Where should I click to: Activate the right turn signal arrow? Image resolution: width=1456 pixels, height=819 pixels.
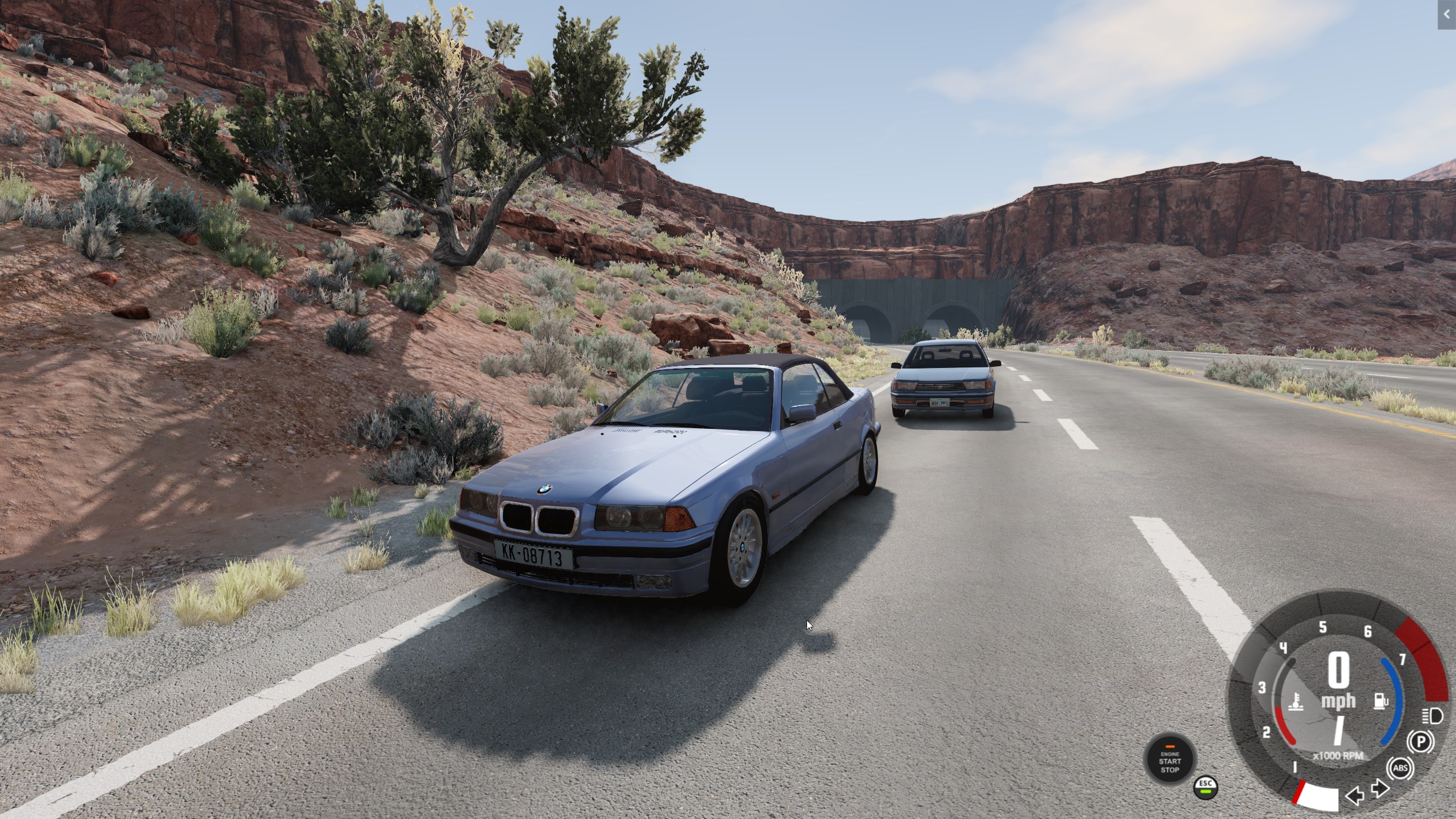tap(1380, 789)
